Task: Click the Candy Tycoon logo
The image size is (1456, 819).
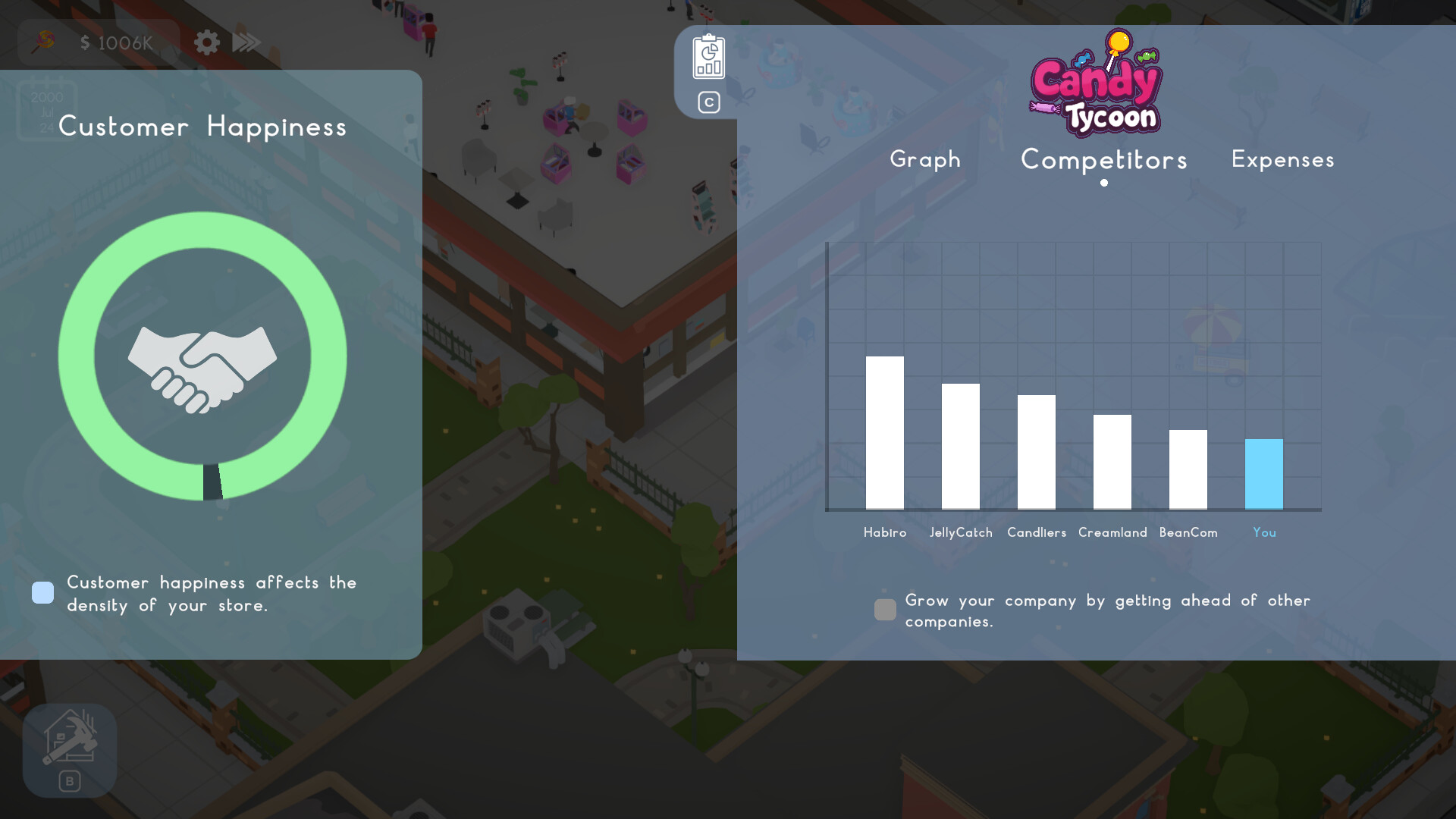Action: pos(1097,83)
